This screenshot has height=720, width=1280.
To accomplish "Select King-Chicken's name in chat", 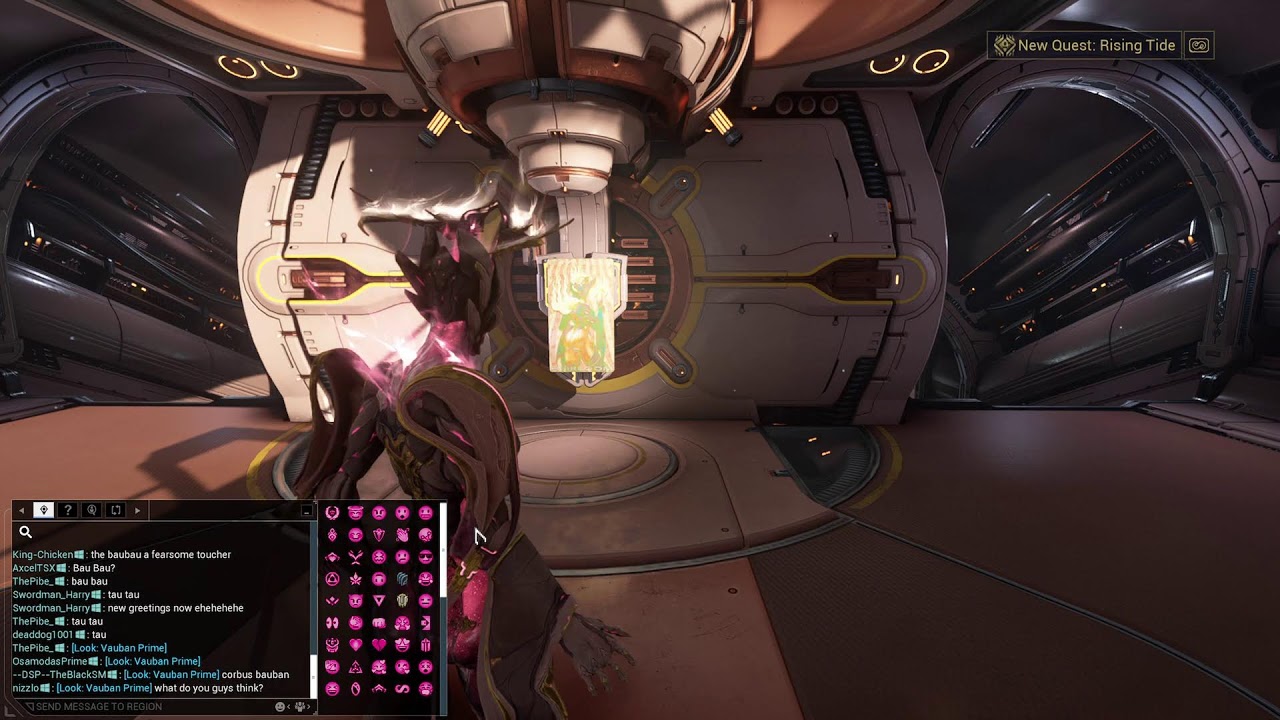I will pos(43,555).
